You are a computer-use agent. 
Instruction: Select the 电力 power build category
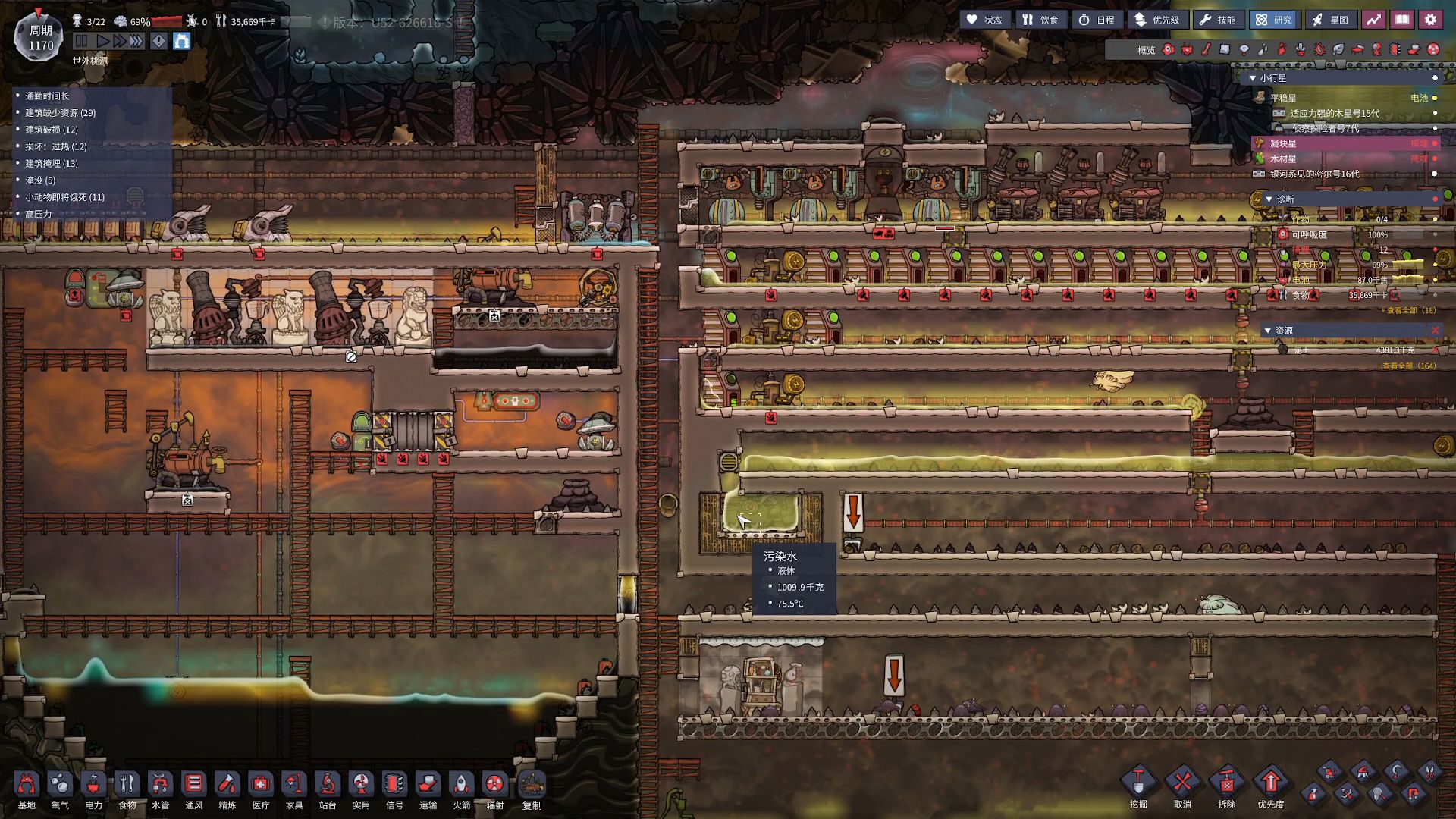point(93,789)
